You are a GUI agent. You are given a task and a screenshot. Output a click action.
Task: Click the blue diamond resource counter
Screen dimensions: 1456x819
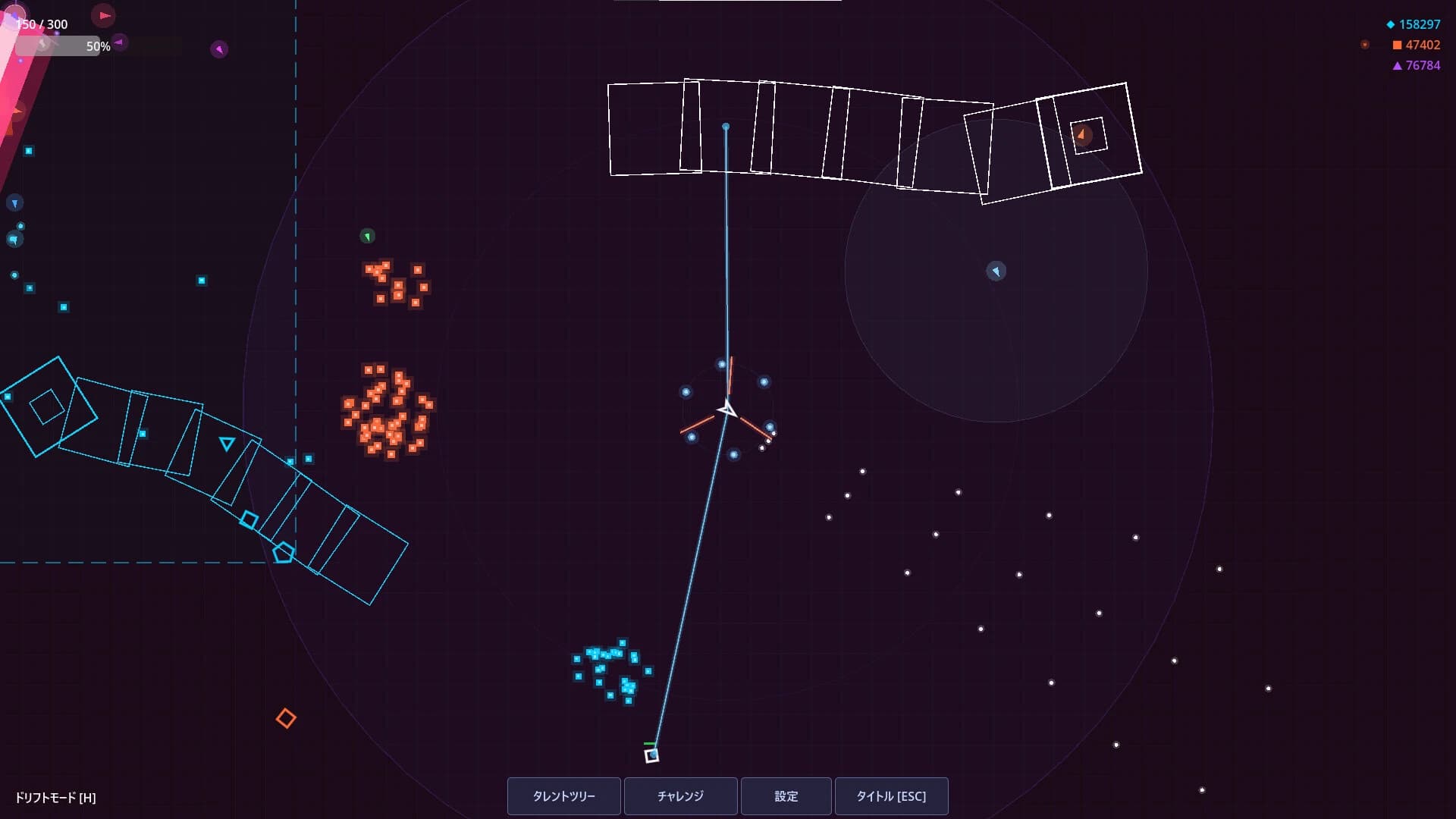(x=1415, y=24)
